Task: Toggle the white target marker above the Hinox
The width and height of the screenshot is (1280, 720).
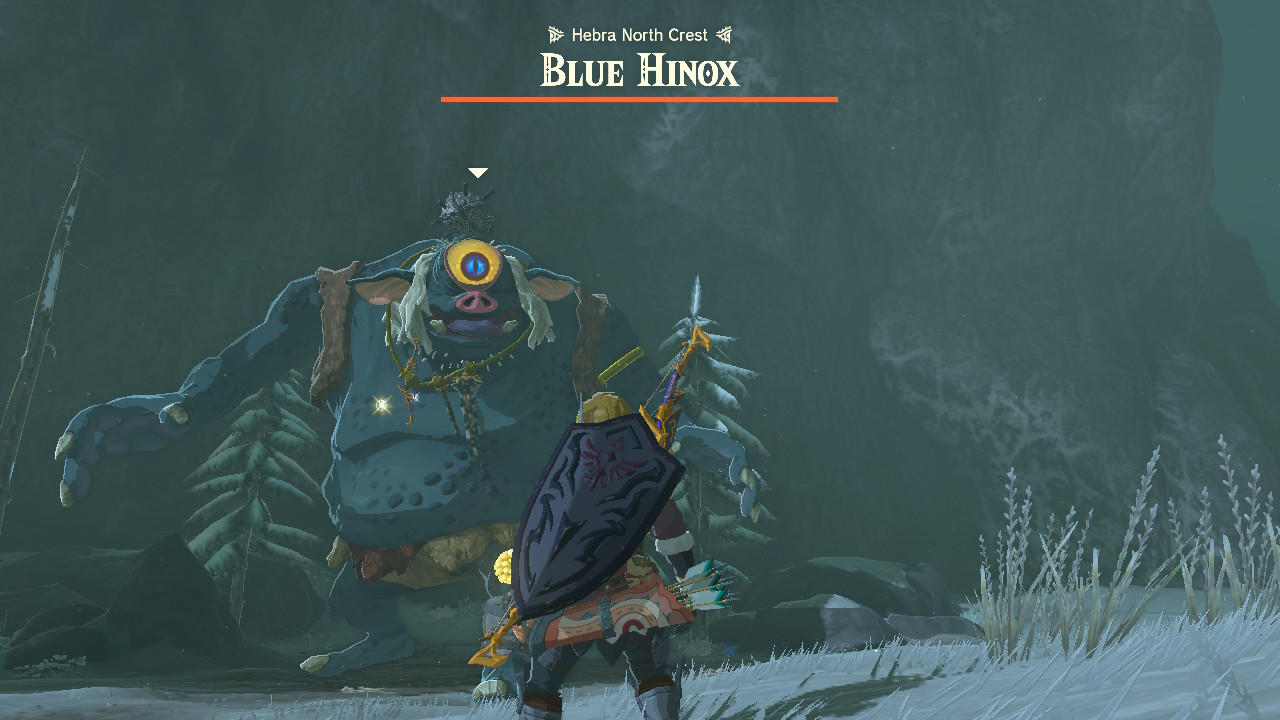Action: [478, 171]
